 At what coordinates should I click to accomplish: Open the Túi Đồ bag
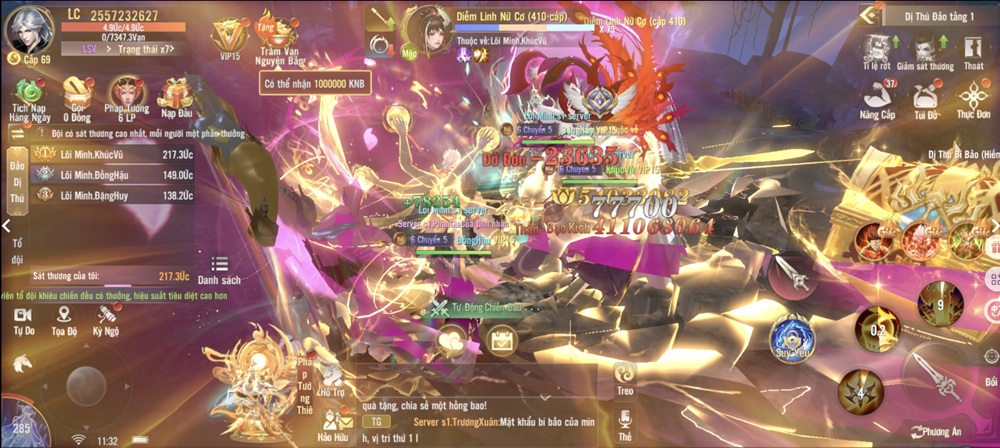924,100
